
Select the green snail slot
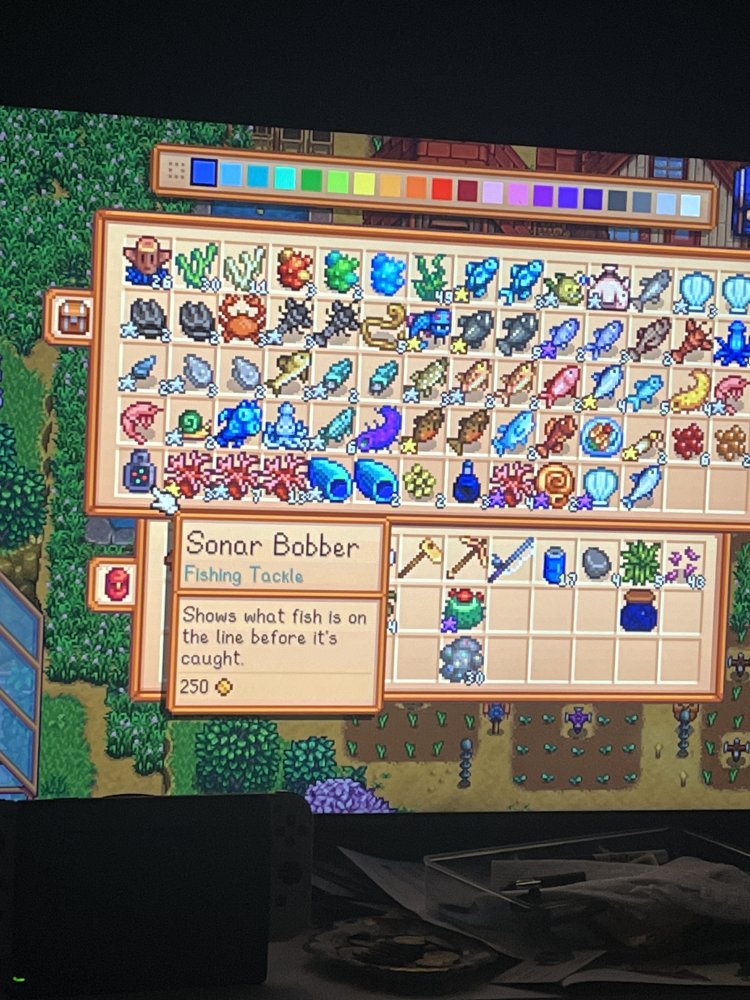pos(189,423)
